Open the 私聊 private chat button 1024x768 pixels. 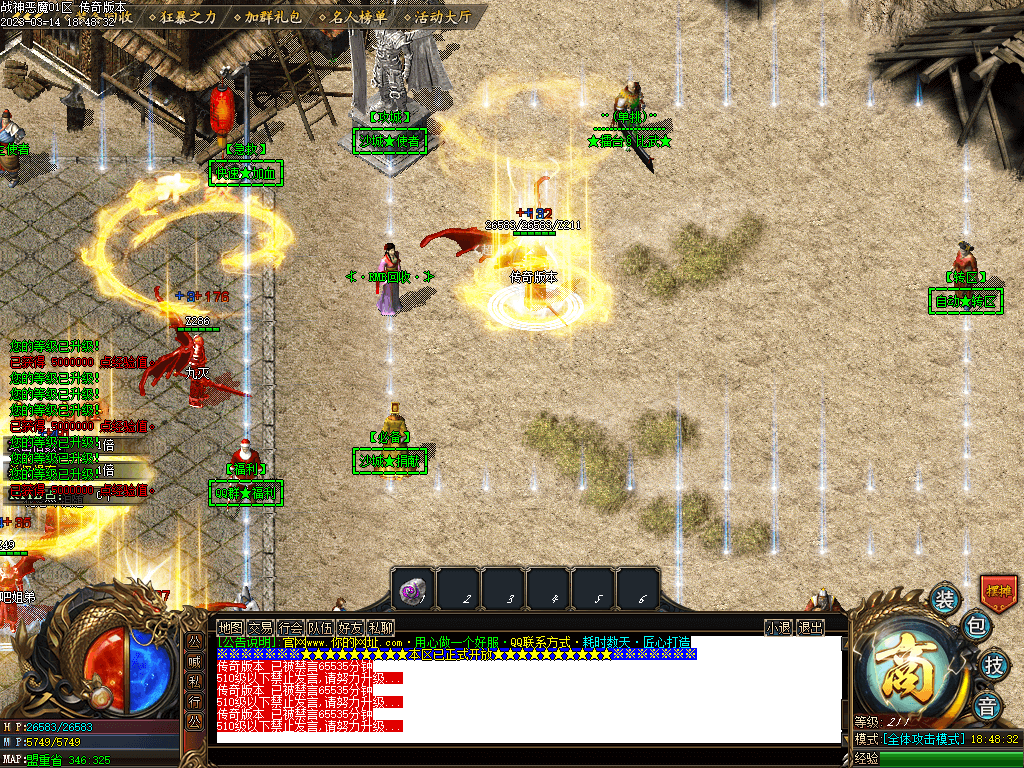381,627
